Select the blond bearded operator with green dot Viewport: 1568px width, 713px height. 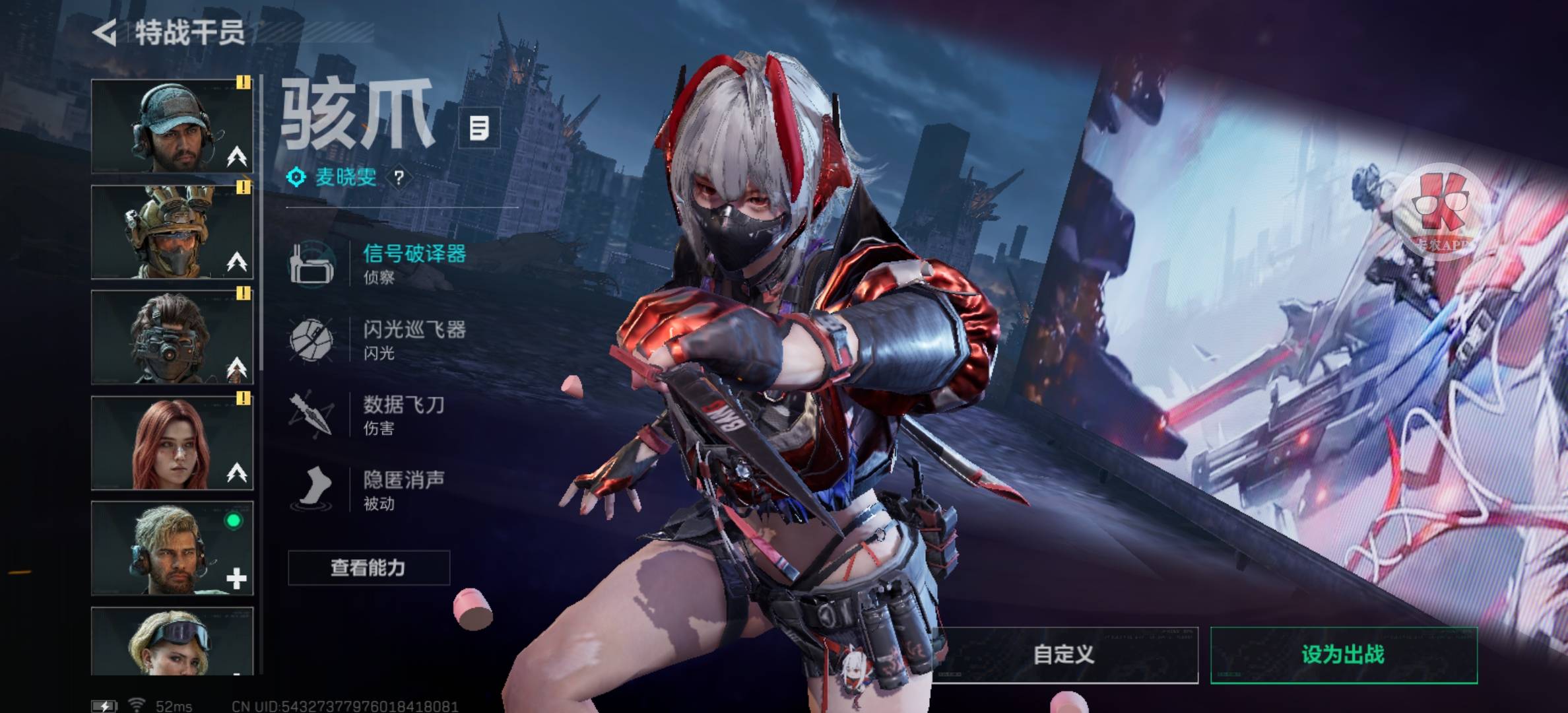tap(172, 549)
